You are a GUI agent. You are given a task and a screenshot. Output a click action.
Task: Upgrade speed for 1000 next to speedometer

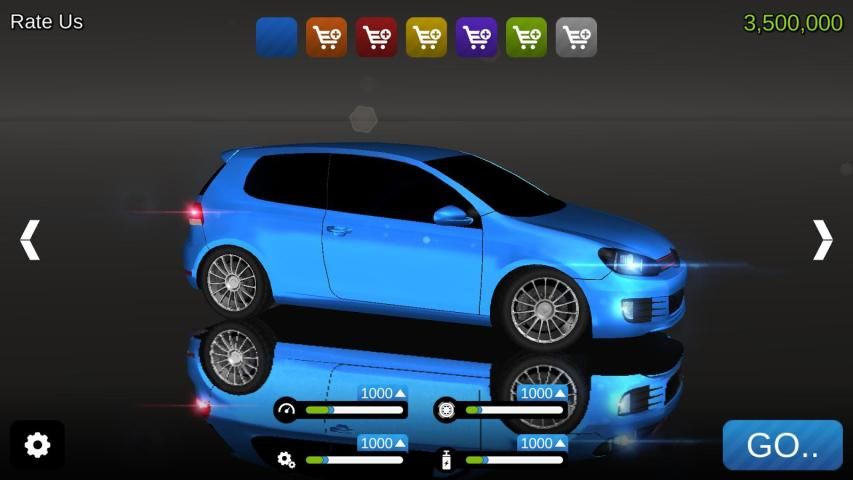click(x=383, y=394)
